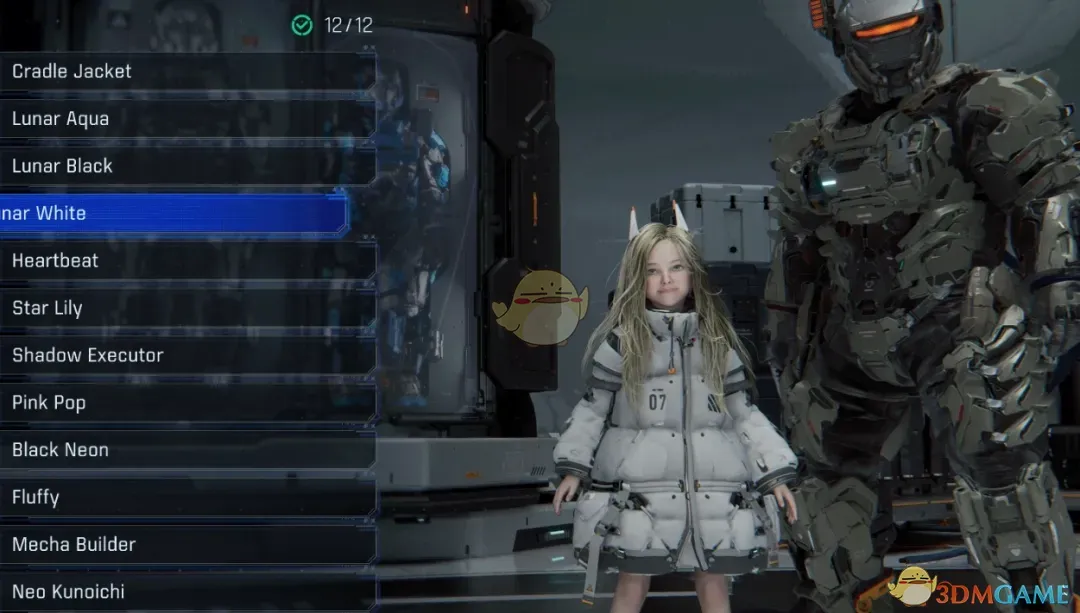
Task: Click the highlighted Lunar White entry
Action: 175,213
